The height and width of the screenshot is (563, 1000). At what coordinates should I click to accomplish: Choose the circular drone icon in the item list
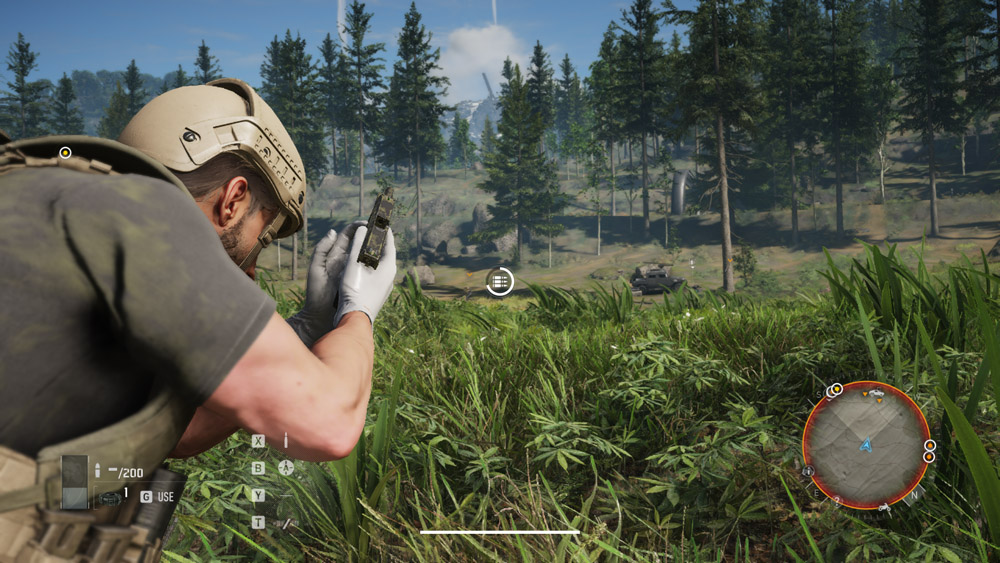tap(286, 467)
